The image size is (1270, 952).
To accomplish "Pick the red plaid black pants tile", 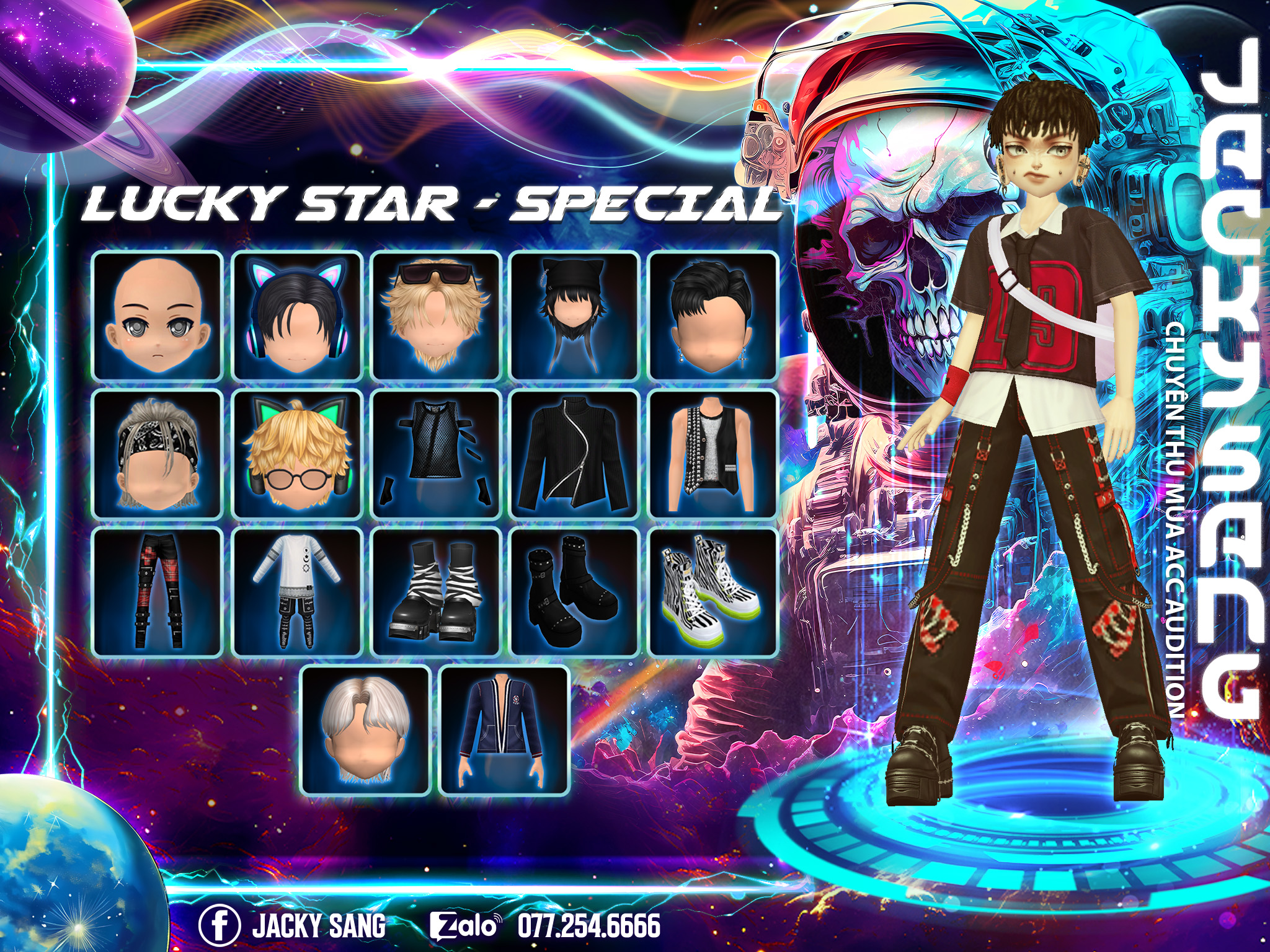I will [158, 593].
